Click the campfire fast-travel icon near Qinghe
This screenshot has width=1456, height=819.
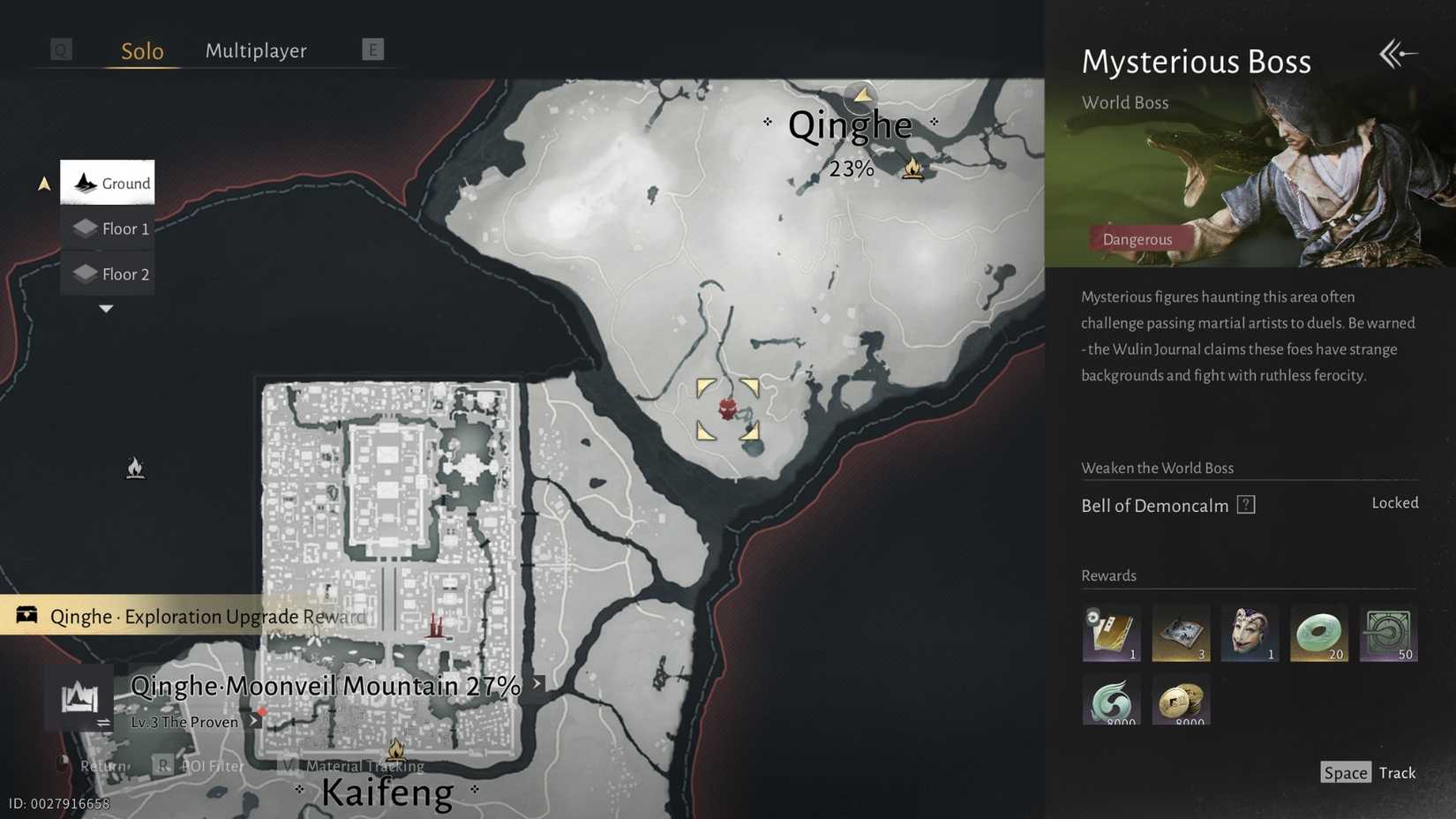pyautogui.click(x=912, y=168)
